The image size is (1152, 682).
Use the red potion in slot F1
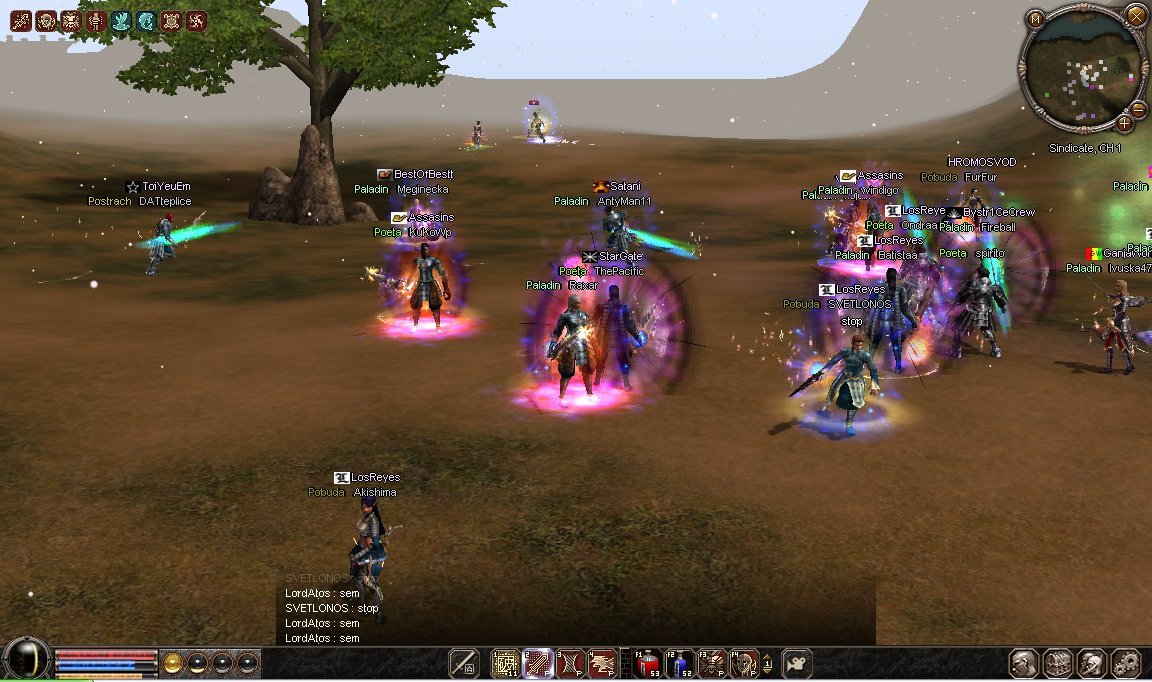tap(647, 663)
